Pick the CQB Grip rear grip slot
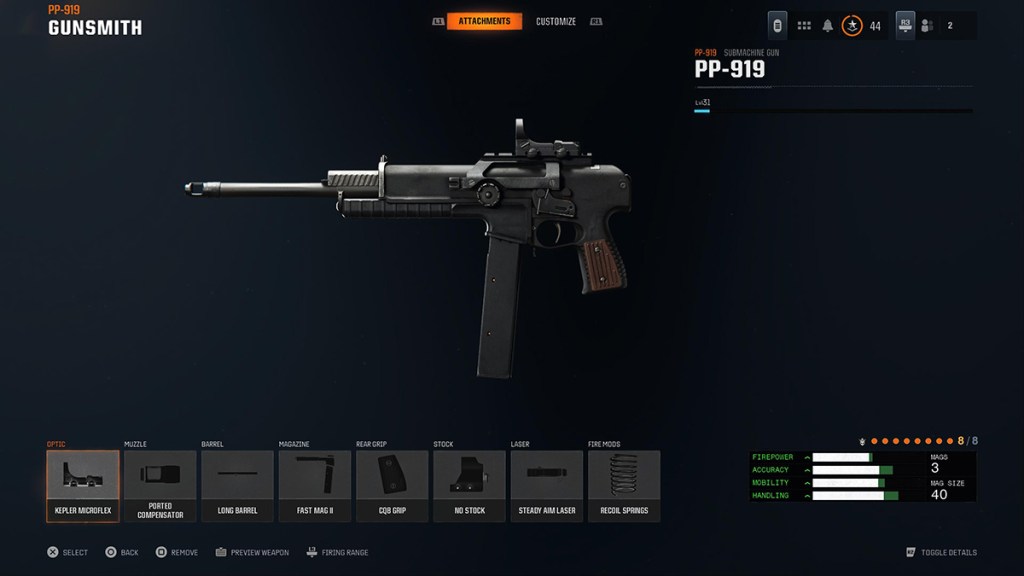The width and height of the screenshot is (1024, 576). 392,486
